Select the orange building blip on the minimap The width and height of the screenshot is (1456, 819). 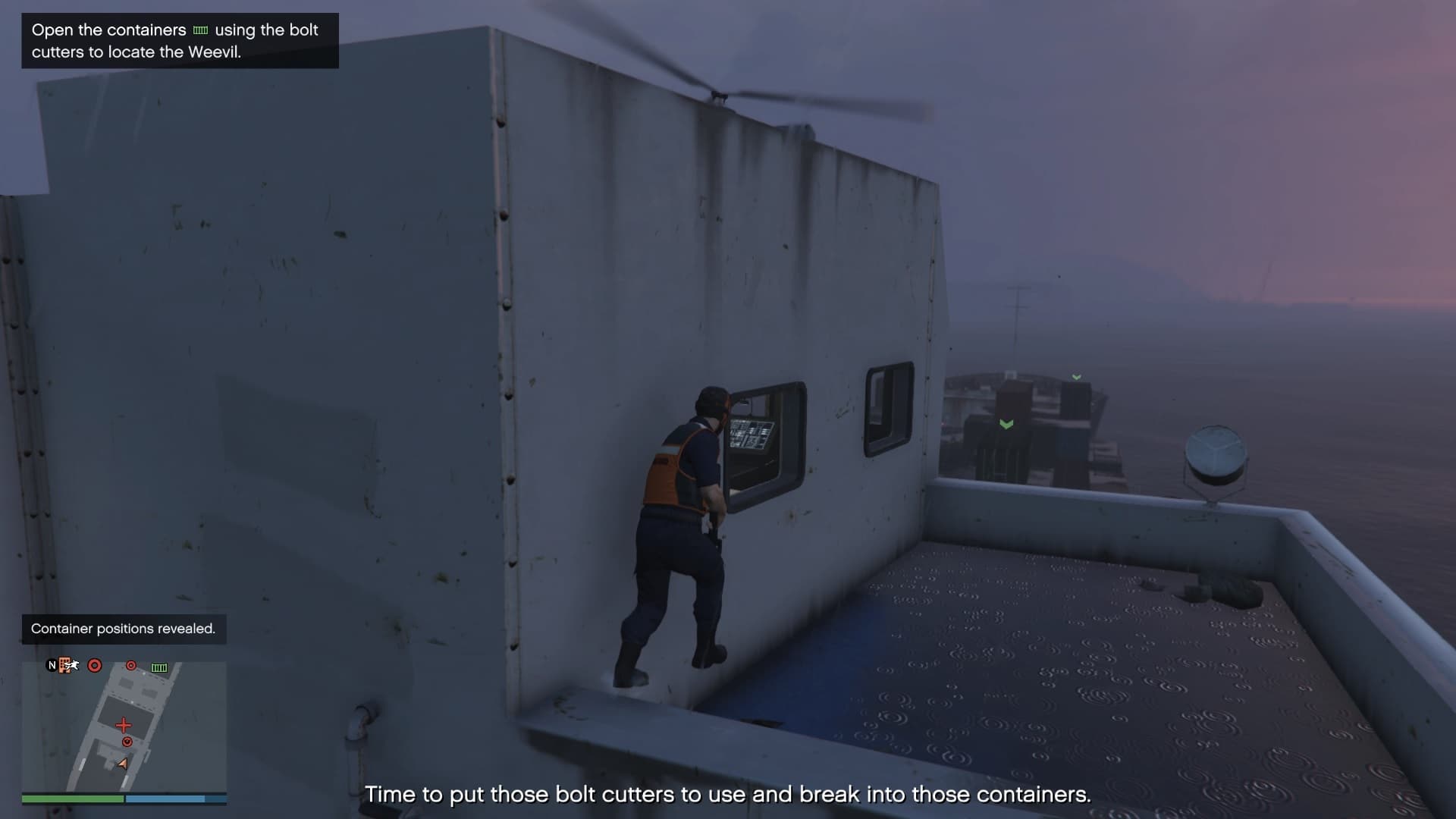click(65, 665)
